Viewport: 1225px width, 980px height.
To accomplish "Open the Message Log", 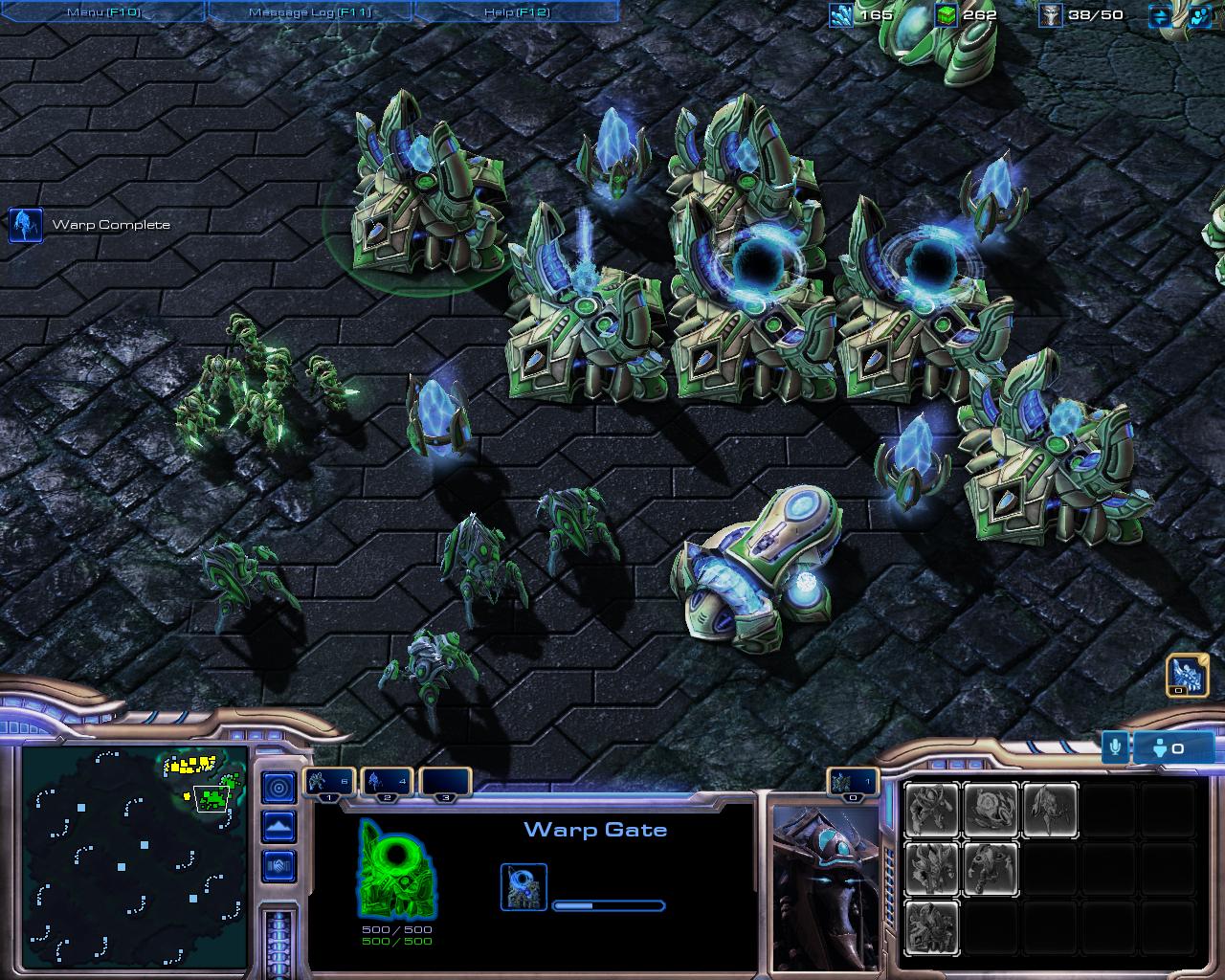I will pos(310,11).
